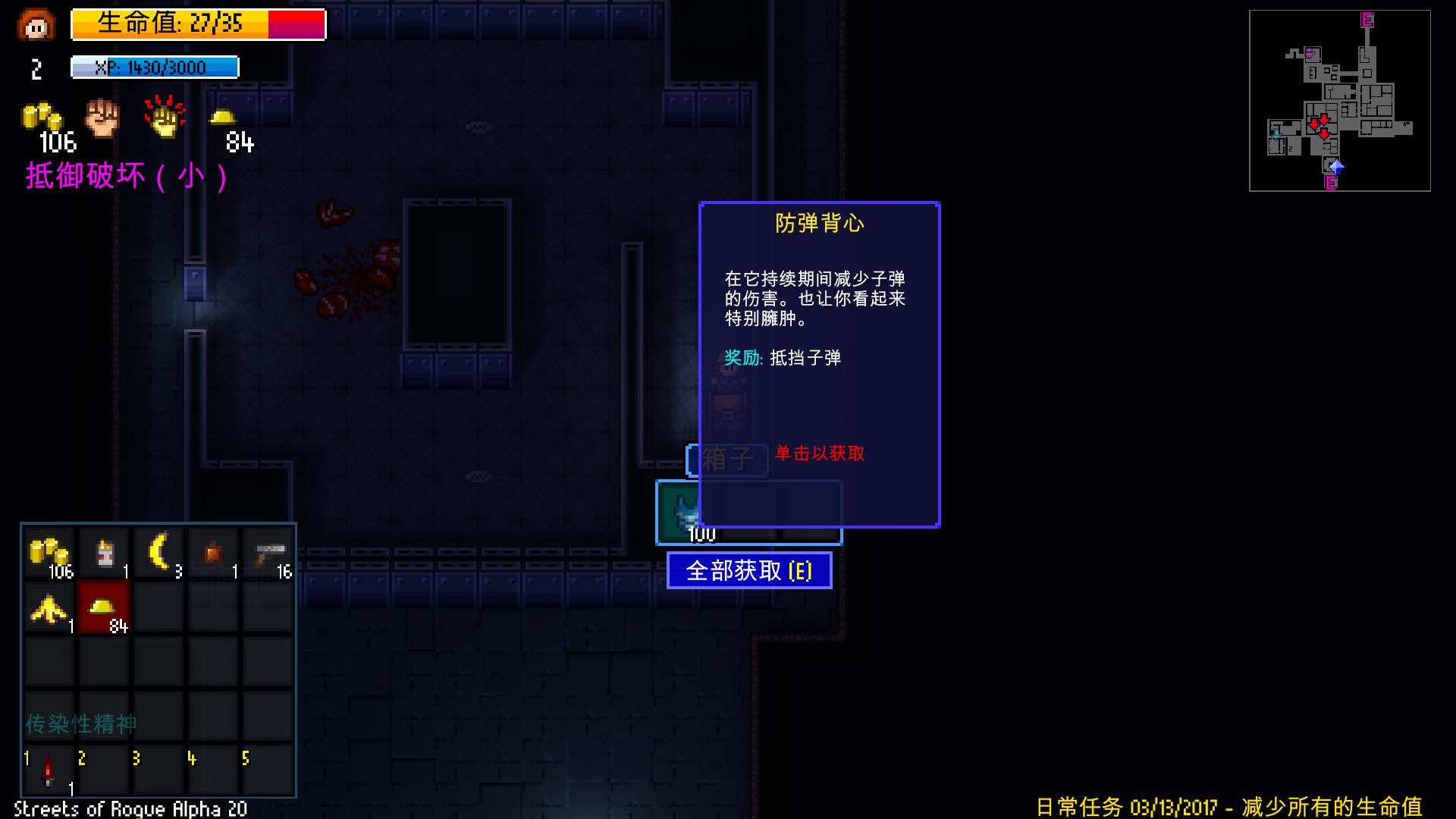Select the highlighted hard hat inventory slot

pos(104,608)
